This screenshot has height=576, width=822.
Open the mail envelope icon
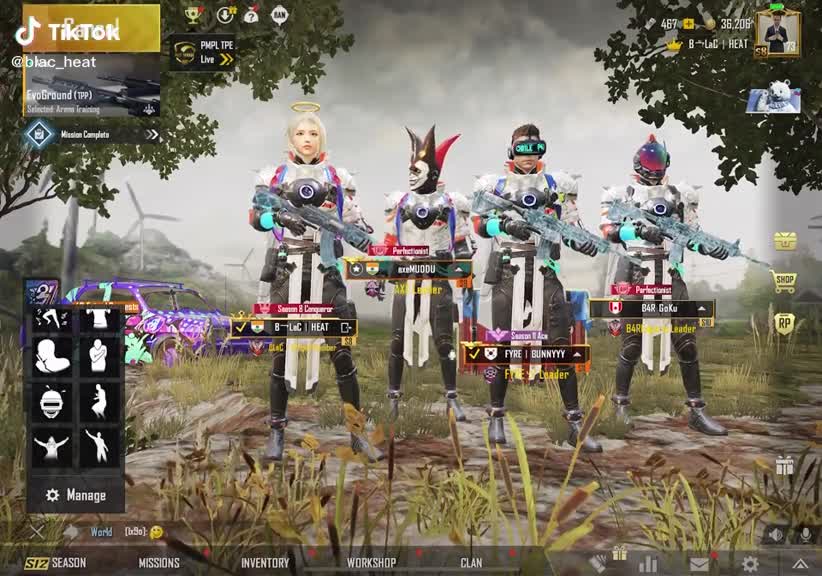[698, 564]
